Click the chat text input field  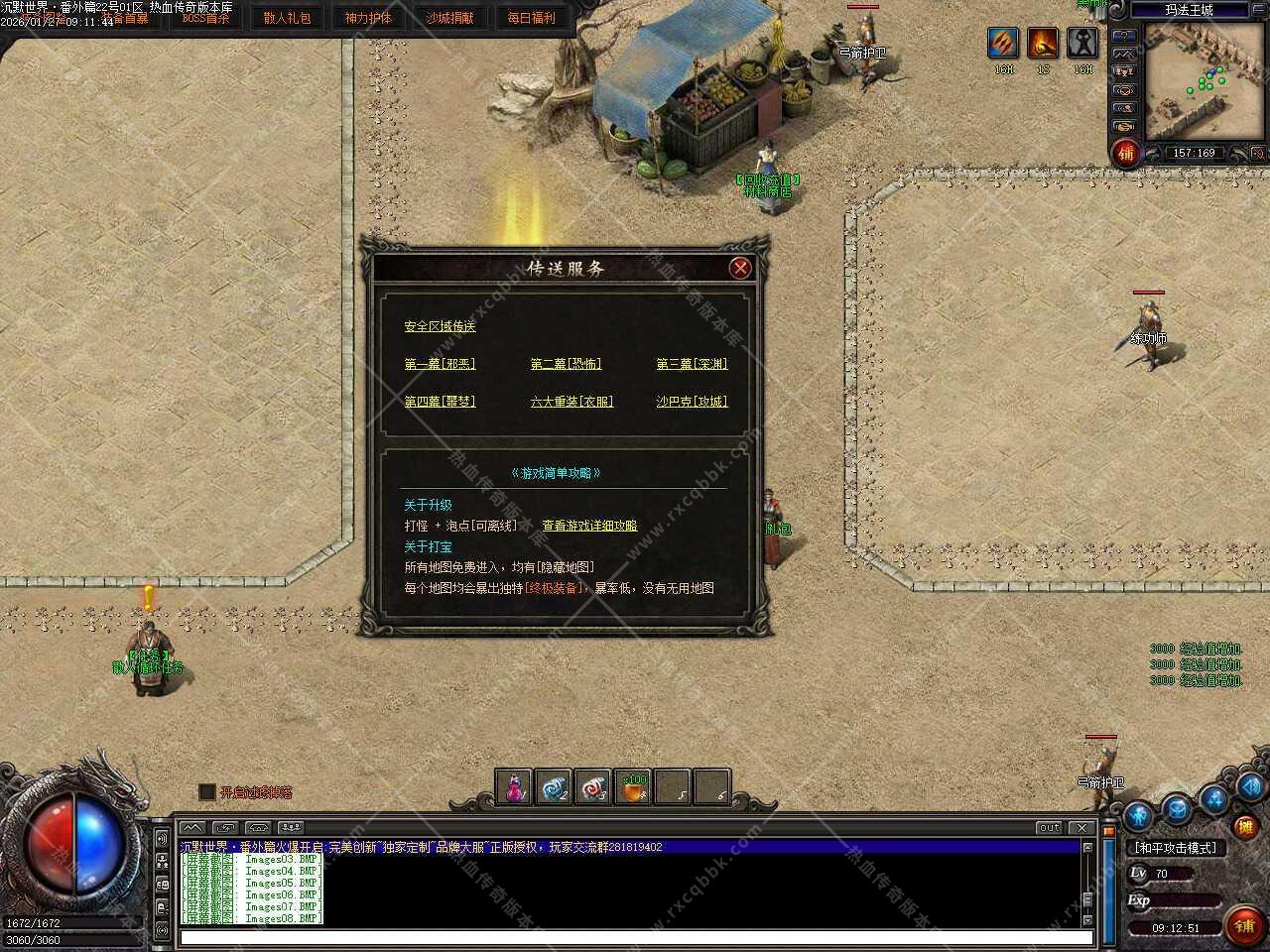(635, 937)
